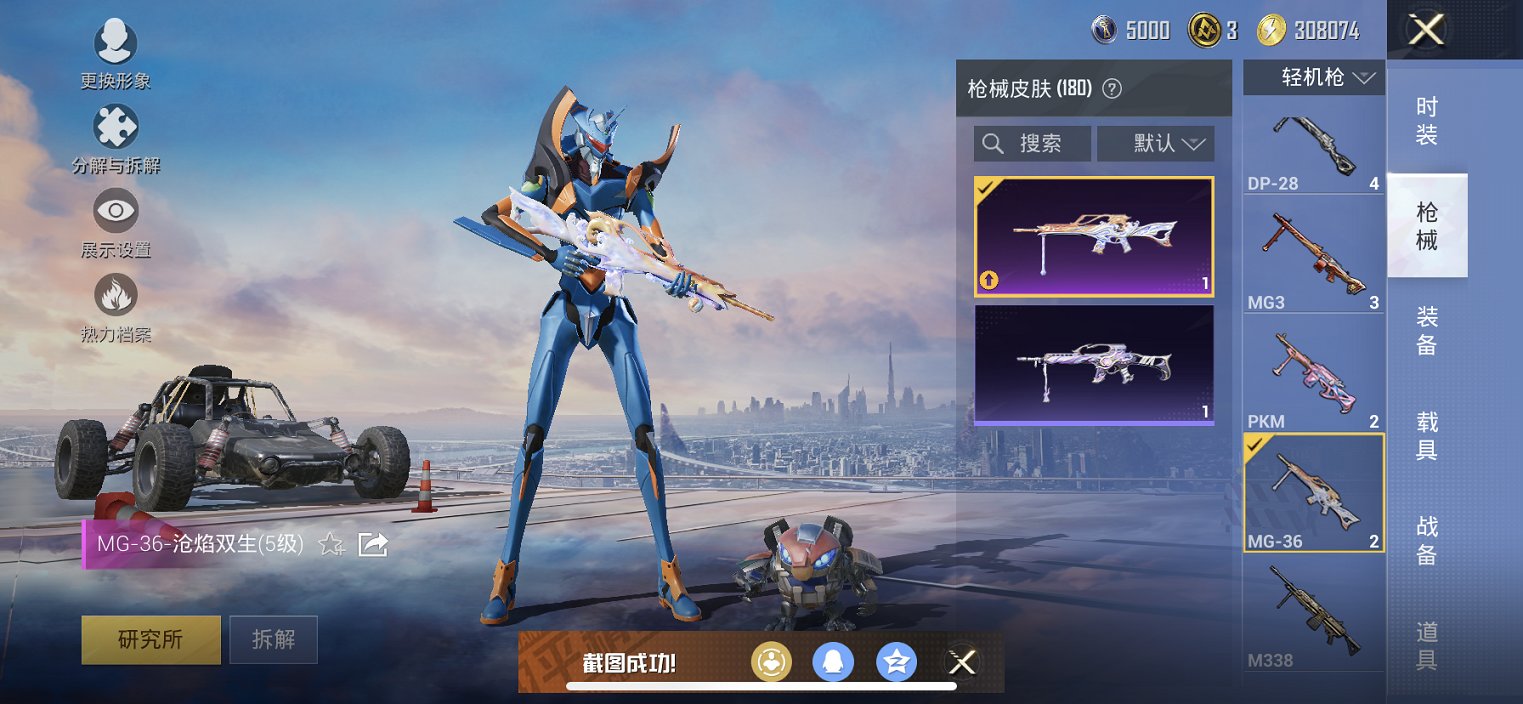Favorite the MG-36 skin with the star

[331, 544]
